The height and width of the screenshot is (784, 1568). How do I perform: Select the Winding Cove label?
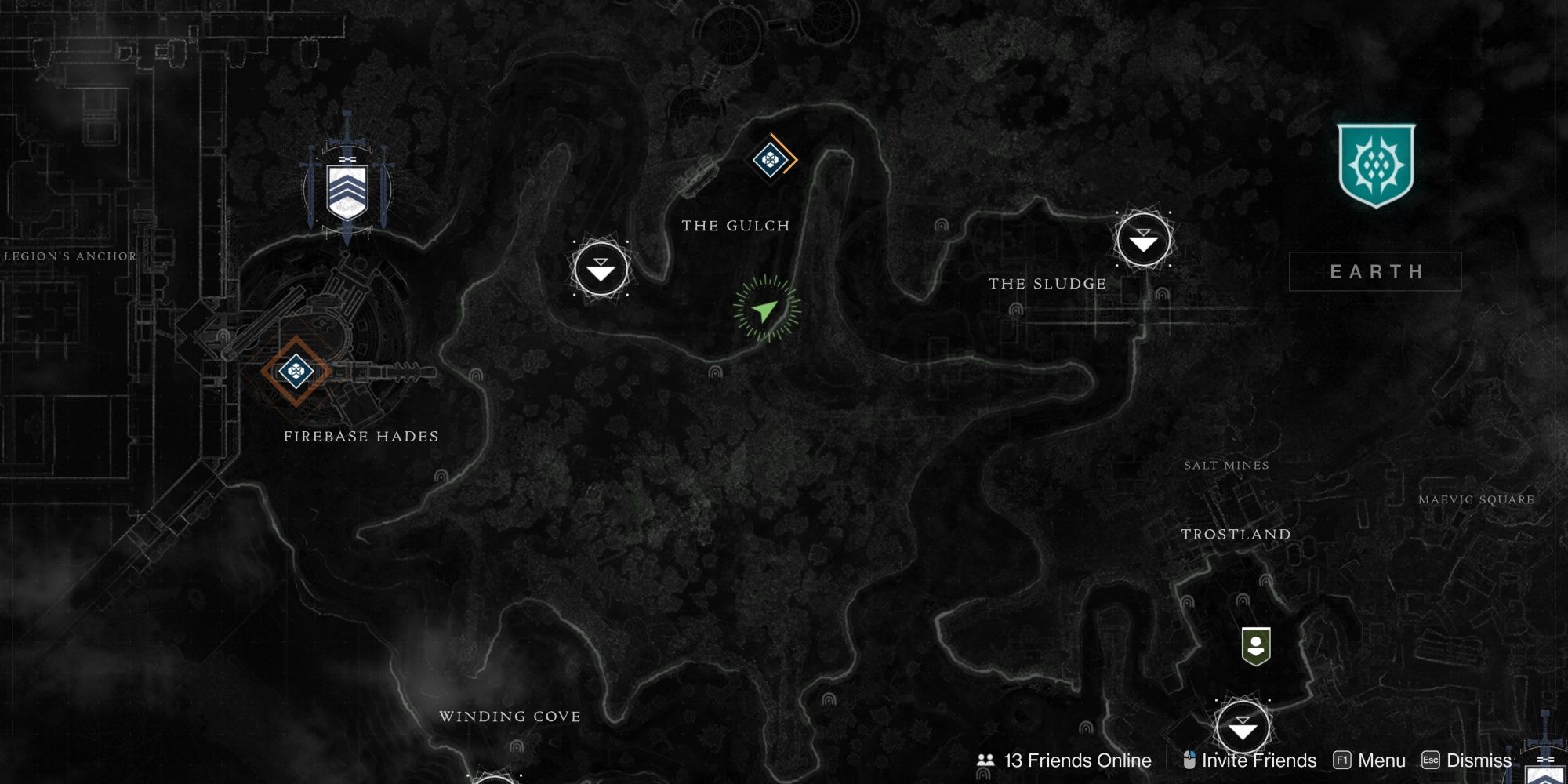pos(510,716)
